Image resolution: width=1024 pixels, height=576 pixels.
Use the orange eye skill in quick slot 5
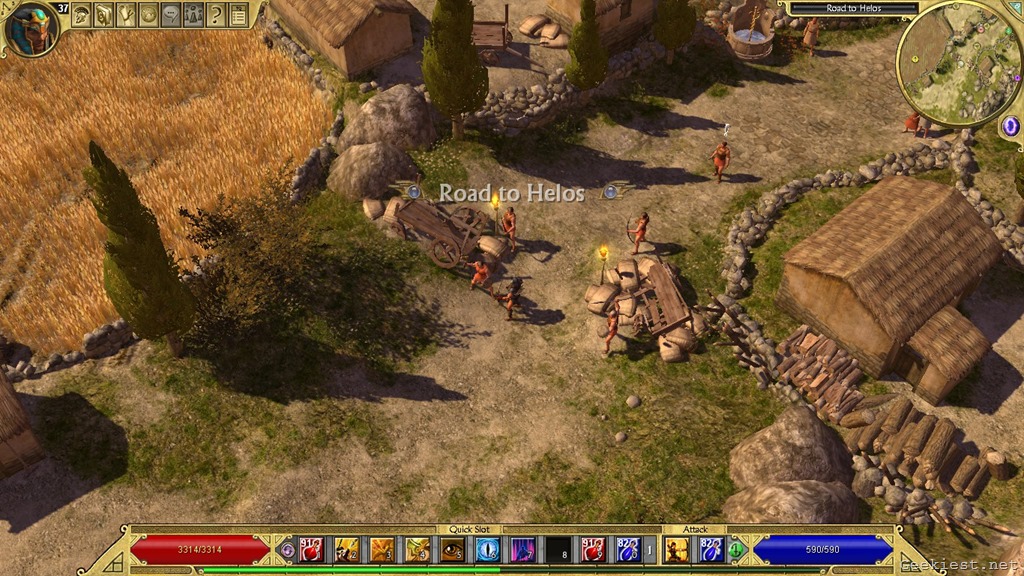[x=452, y=549]
